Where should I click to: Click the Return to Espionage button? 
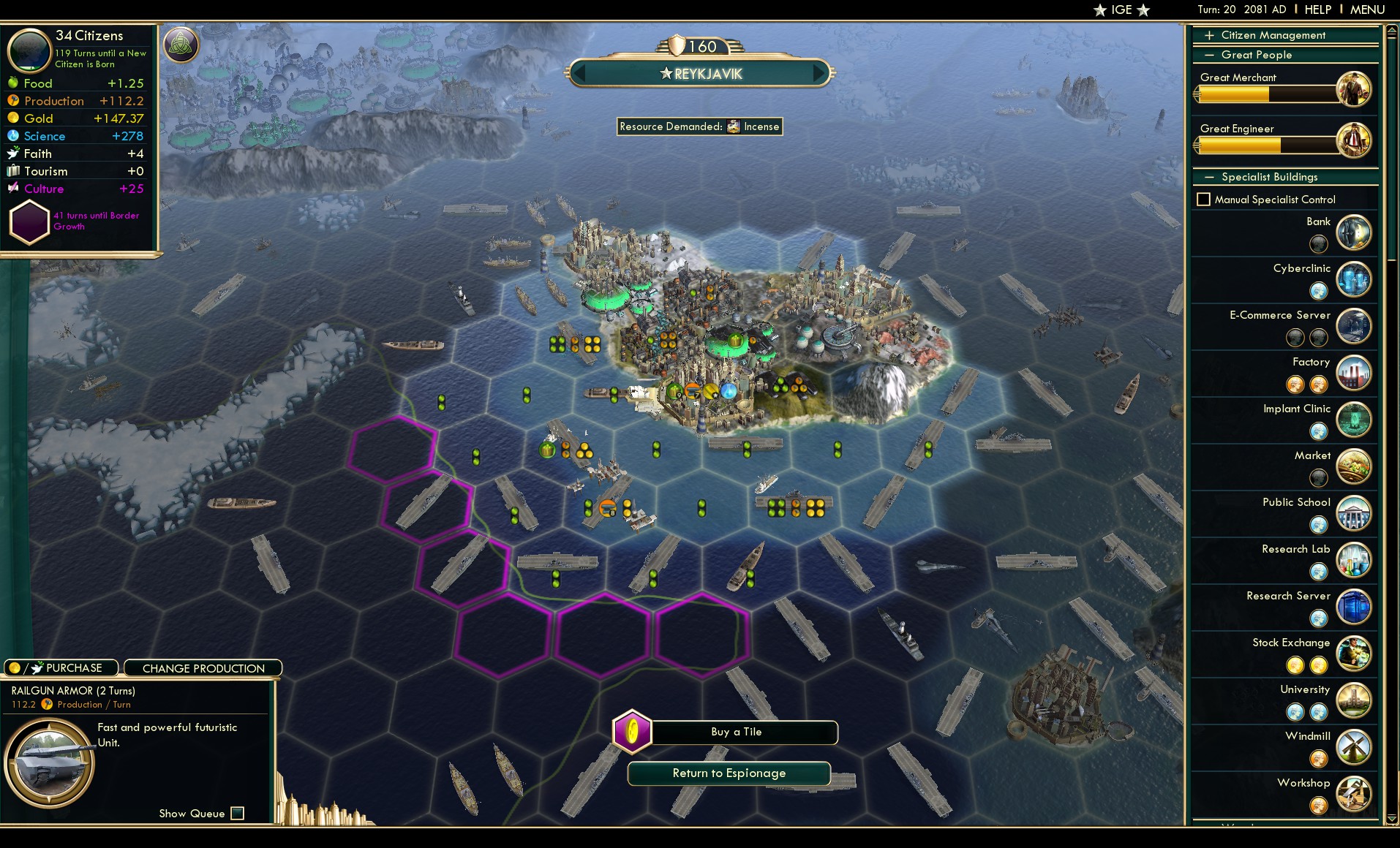tap(729, 773)
